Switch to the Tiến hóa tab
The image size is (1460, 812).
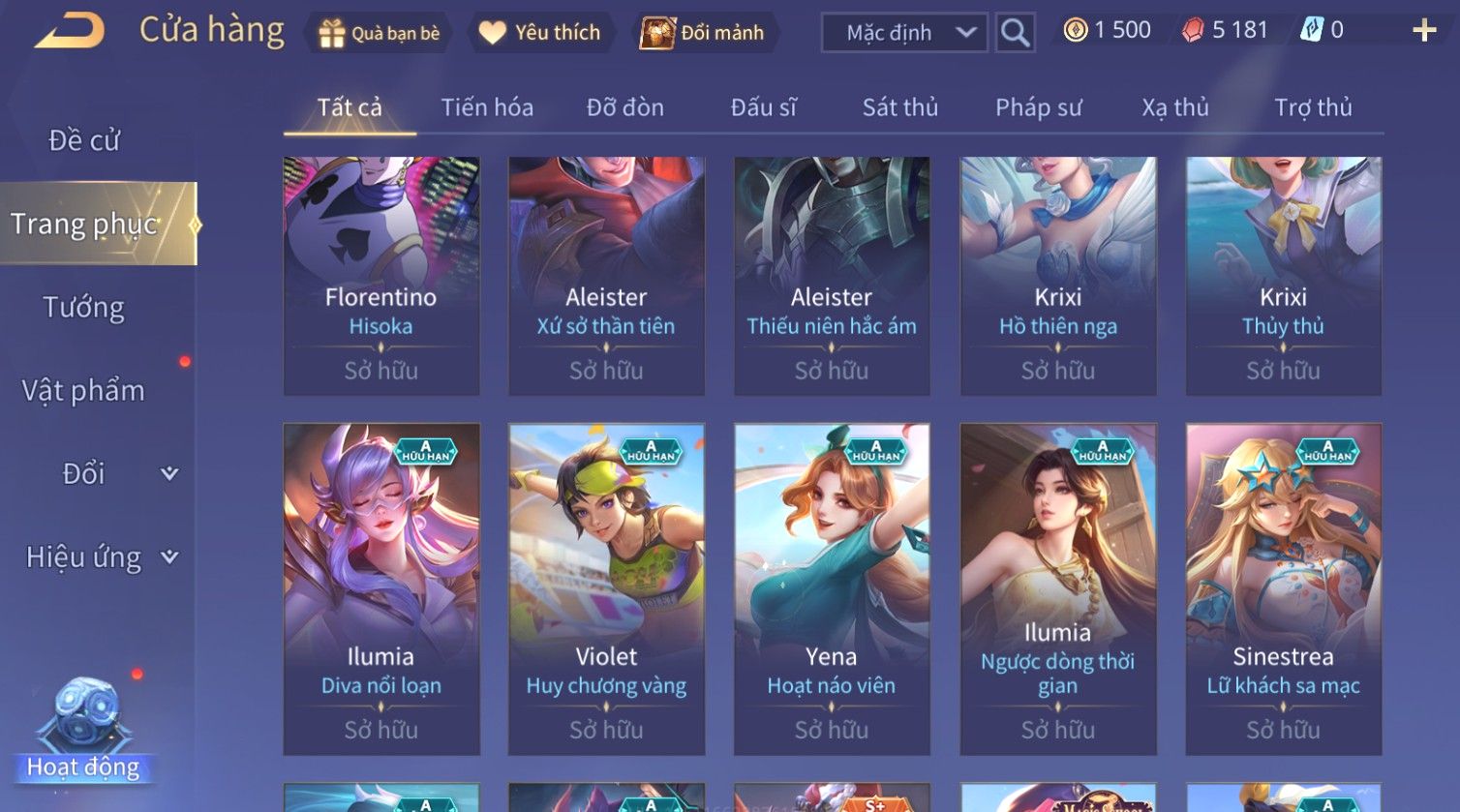487,107
